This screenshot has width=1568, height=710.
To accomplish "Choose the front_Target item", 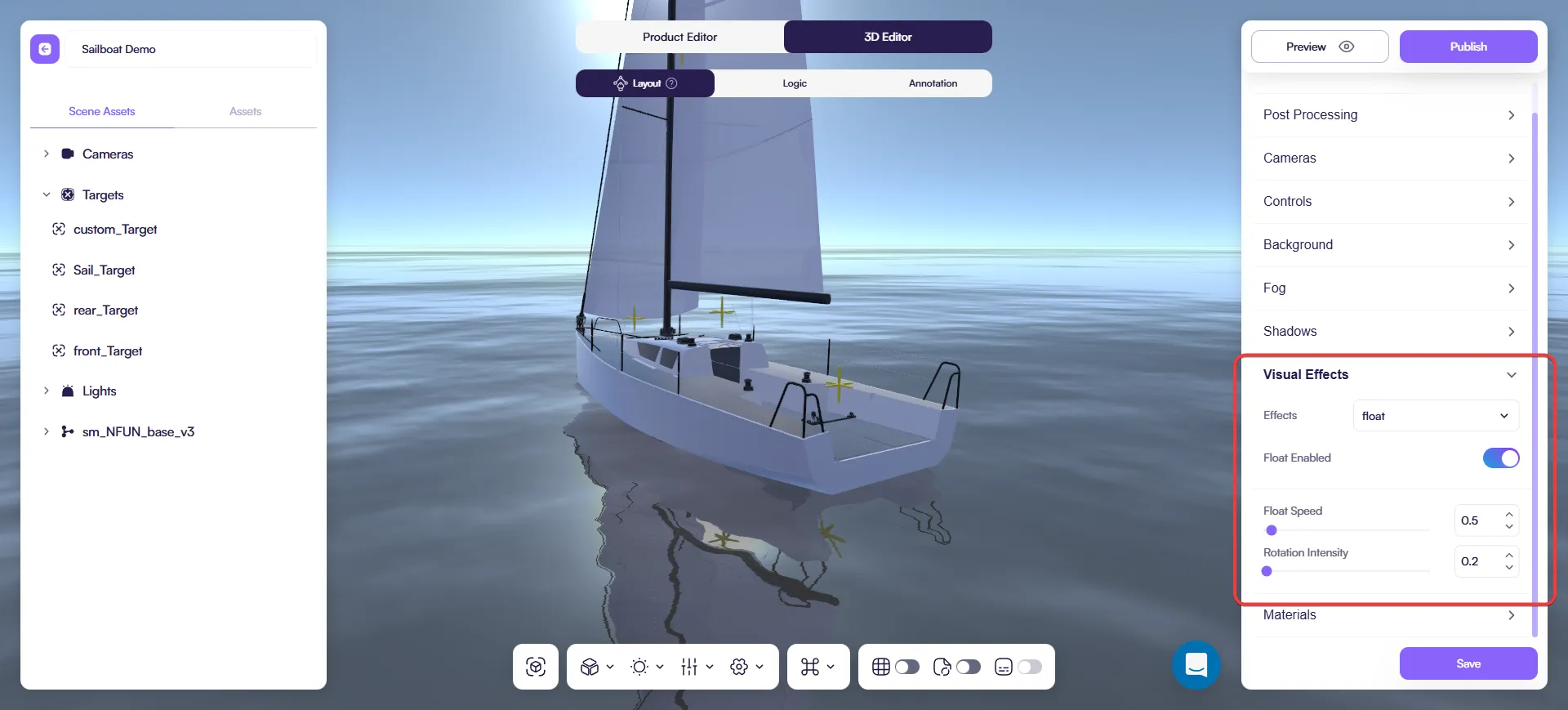I will coord(108,351).
